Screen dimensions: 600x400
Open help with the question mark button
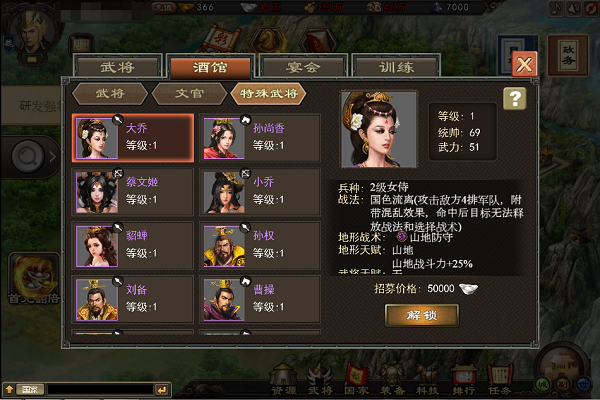point(514,98)
